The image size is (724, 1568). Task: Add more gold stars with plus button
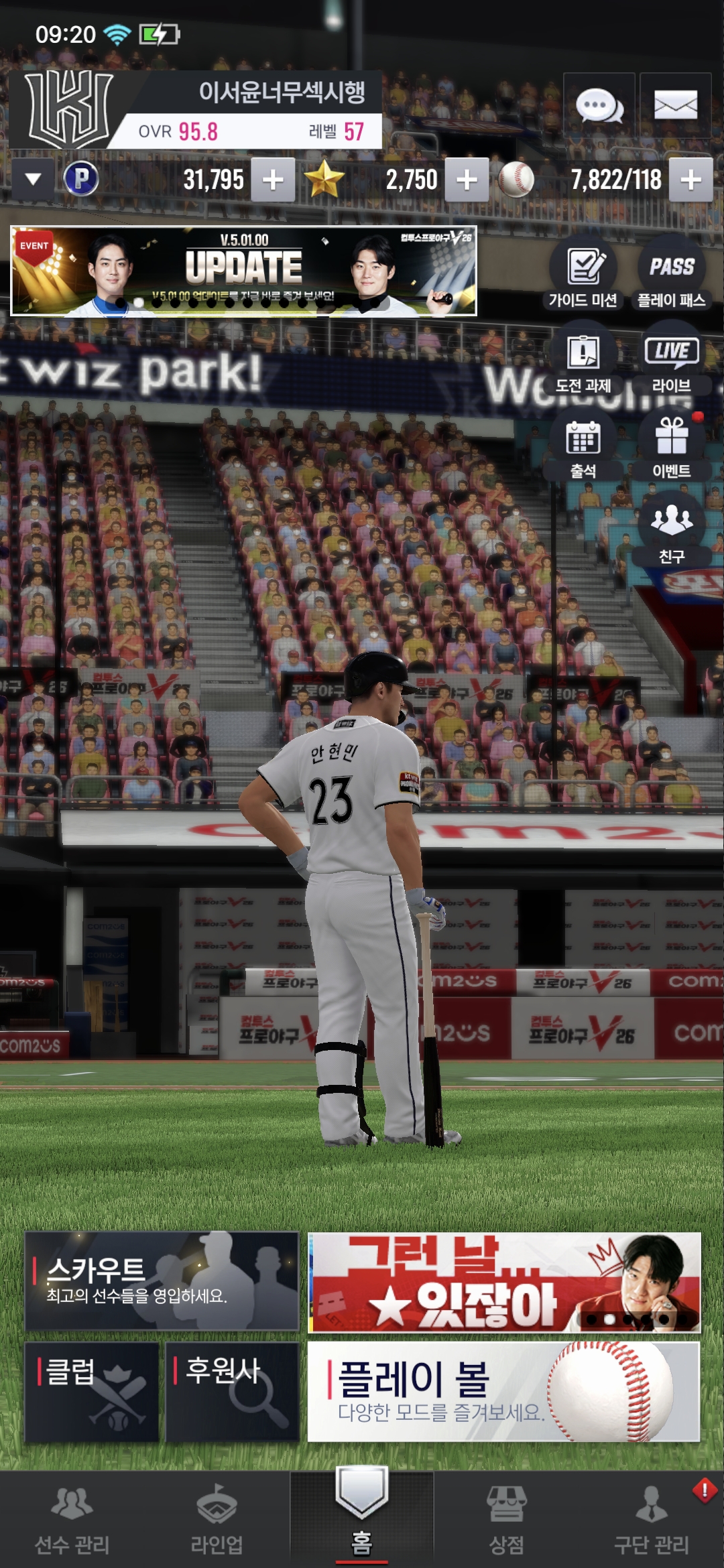point(467,180)
